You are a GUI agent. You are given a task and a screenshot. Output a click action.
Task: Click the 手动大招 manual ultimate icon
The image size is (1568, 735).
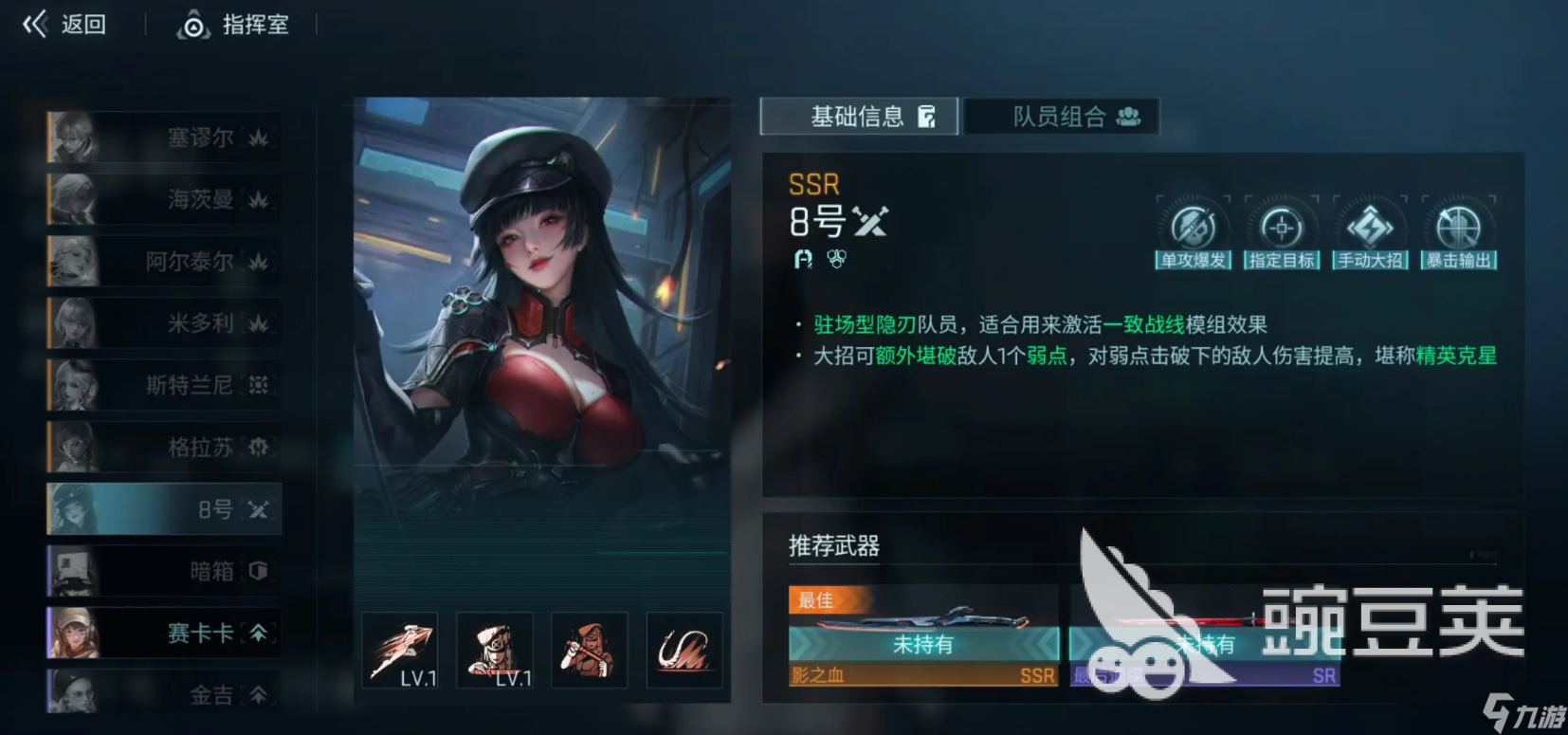pos(1369,226)
